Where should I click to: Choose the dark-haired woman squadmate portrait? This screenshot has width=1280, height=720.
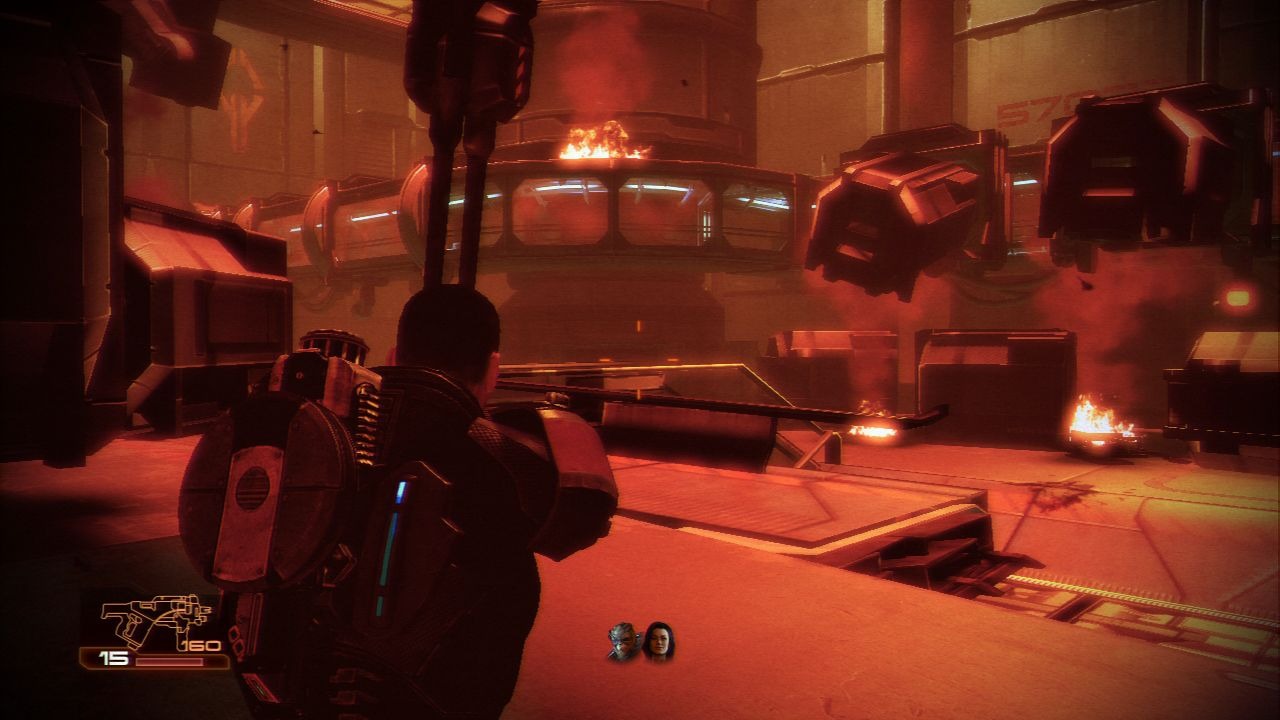click(659, 642)
